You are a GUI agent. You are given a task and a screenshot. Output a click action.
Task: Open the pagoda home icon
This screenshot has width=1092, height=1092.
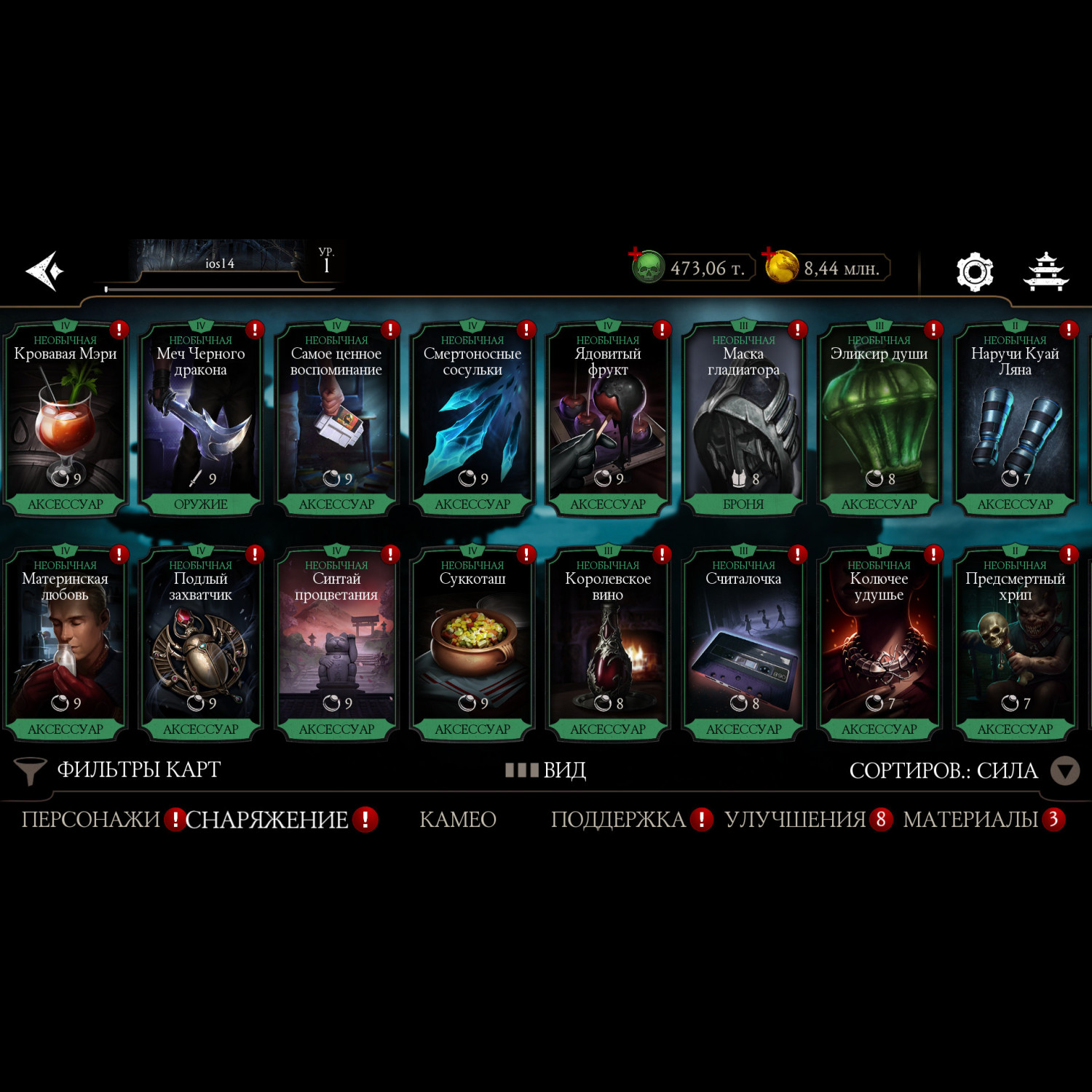tap(1046, 272)
